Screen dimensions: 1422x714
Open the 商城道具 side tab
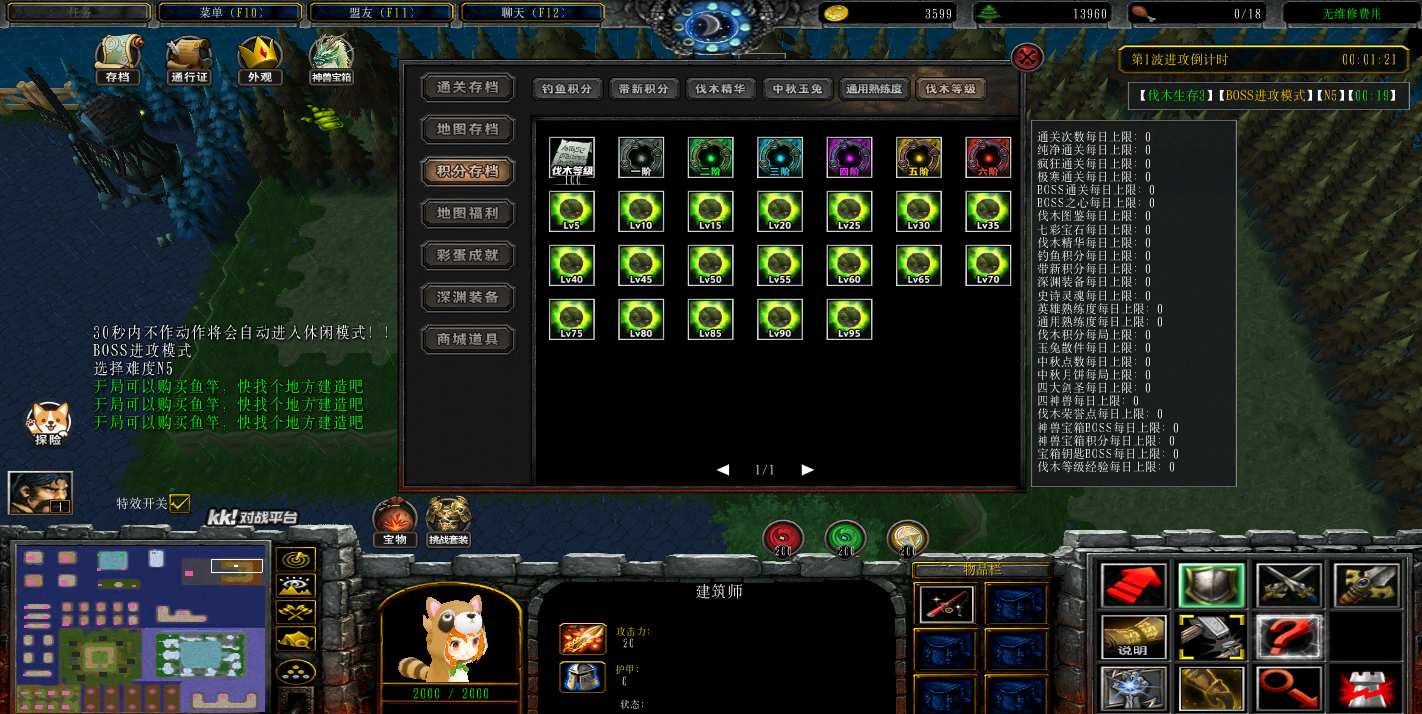click(467, 339)
